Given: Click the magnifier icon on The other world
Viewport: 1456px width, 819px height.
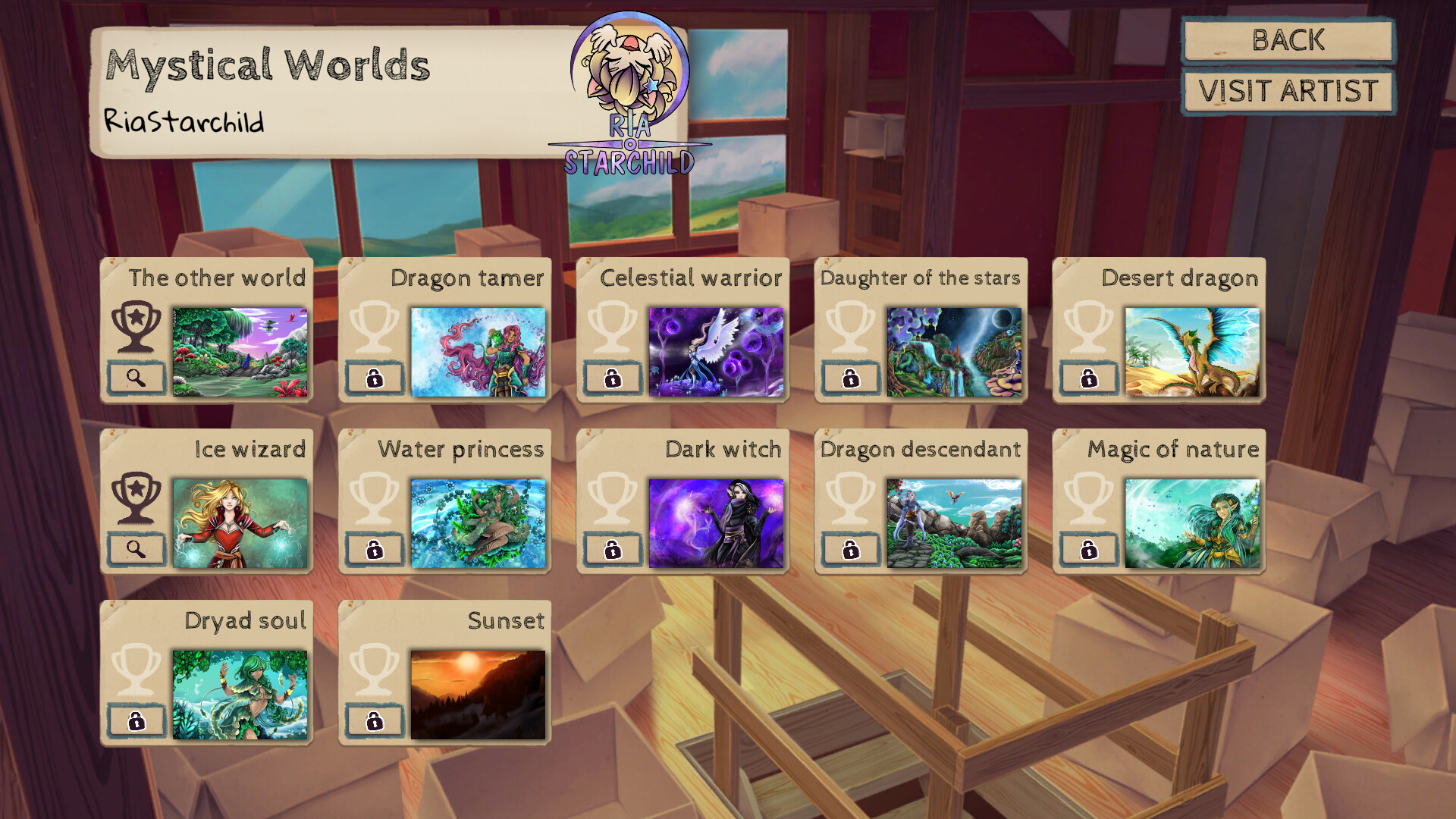Looking at the screenshot, I should point(136,378).
